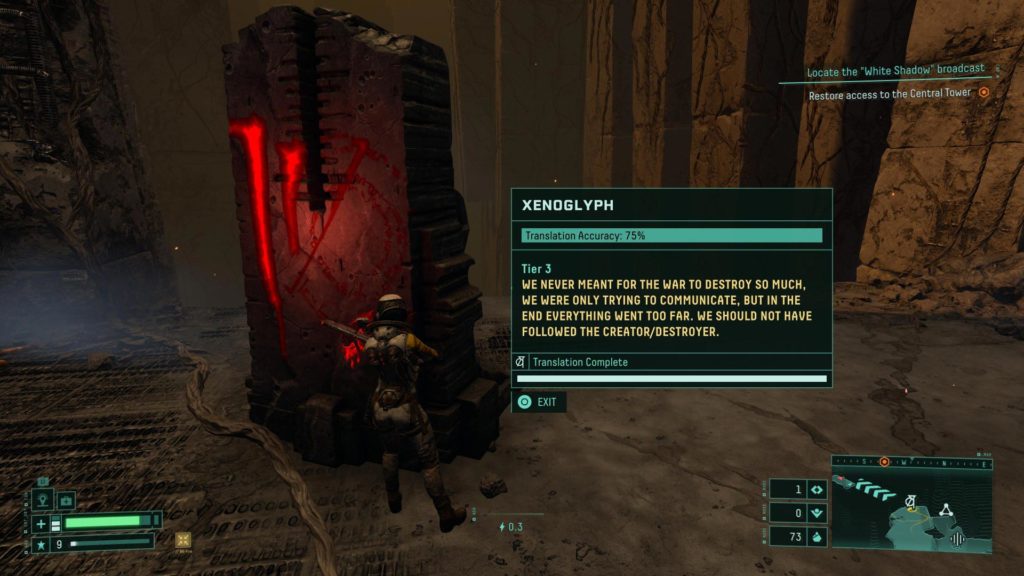This screenshot has height=576, width=1024.
Task: Select the "White Shadow" broadcast objective
Action: pyautogui.click(x=896, y=69)
